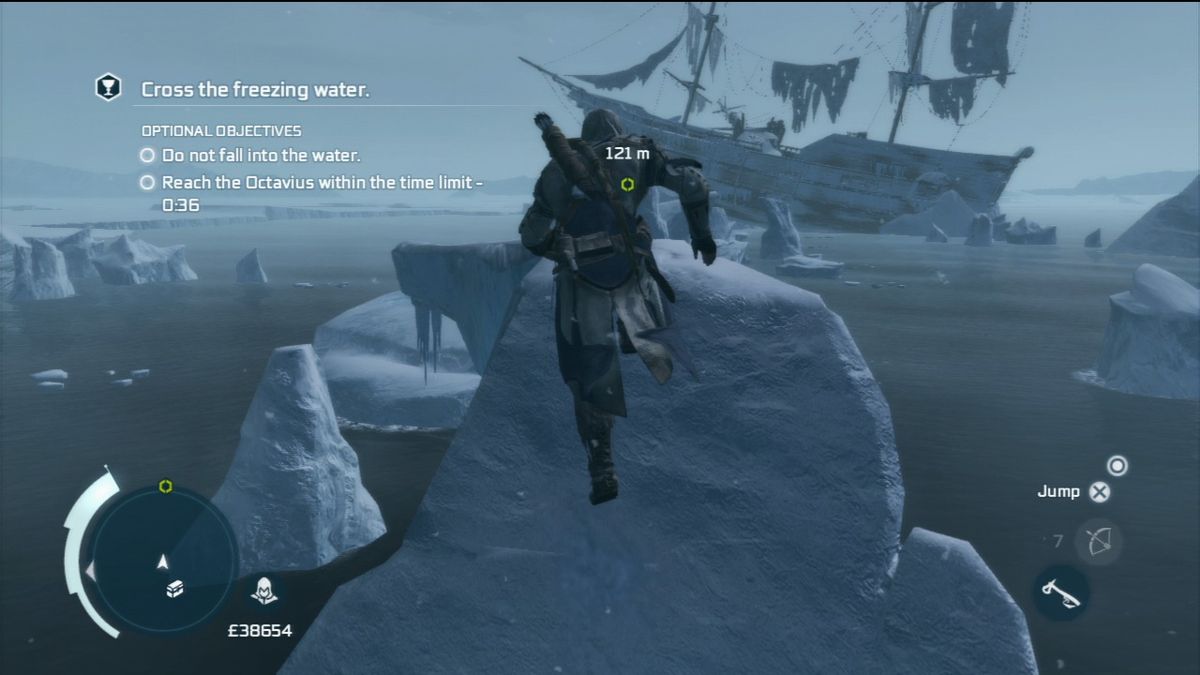Select the green objective marker on minimap edge
Viewport: 1200px width, 675px height.
(x=166, y=487)
